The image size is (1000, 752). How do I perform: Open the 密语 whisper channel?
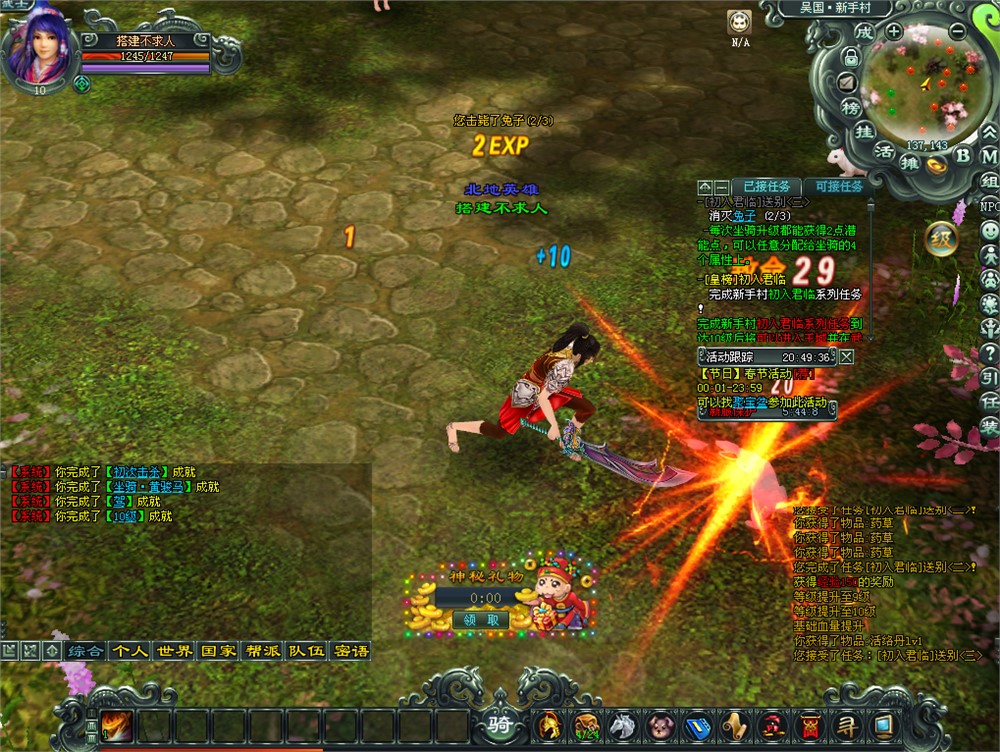click(x=351, y=650)
